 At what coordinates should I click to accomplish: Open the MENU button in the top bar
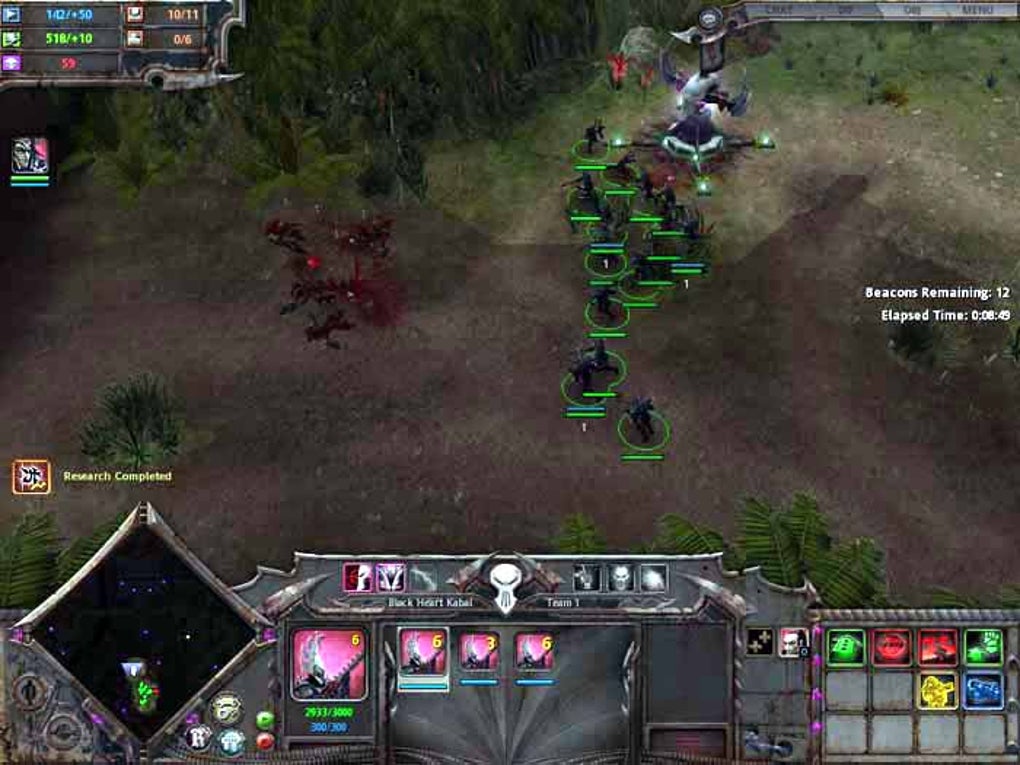coord(976,10)
